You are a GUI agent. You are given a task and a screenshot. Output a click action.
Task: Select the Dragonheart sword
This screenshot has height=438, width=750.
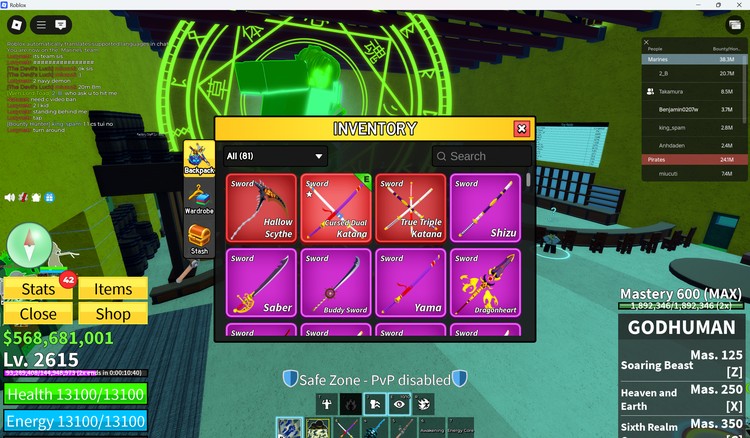485,283
